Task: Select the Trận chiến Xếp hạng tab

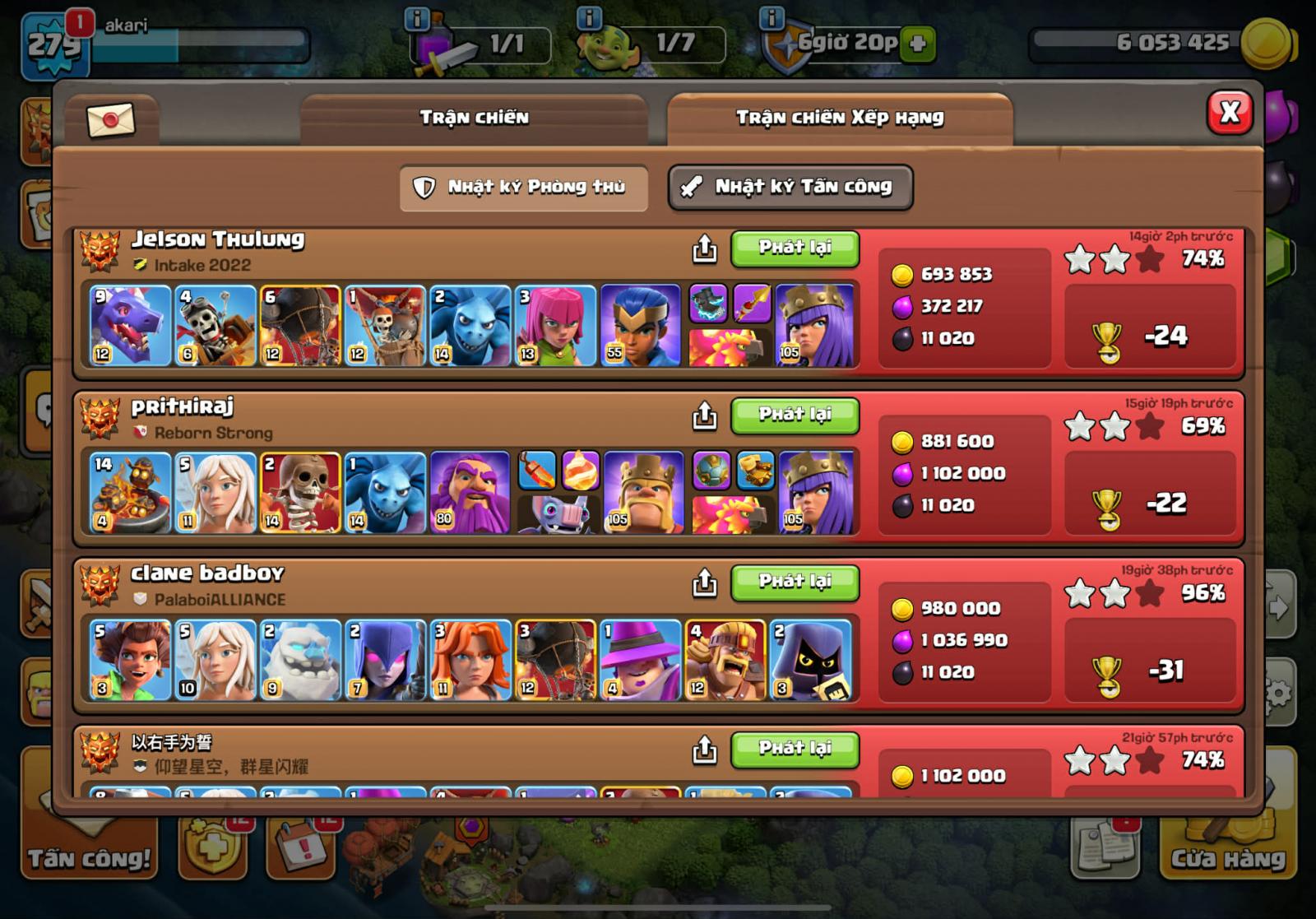Action: coord(839,118)
